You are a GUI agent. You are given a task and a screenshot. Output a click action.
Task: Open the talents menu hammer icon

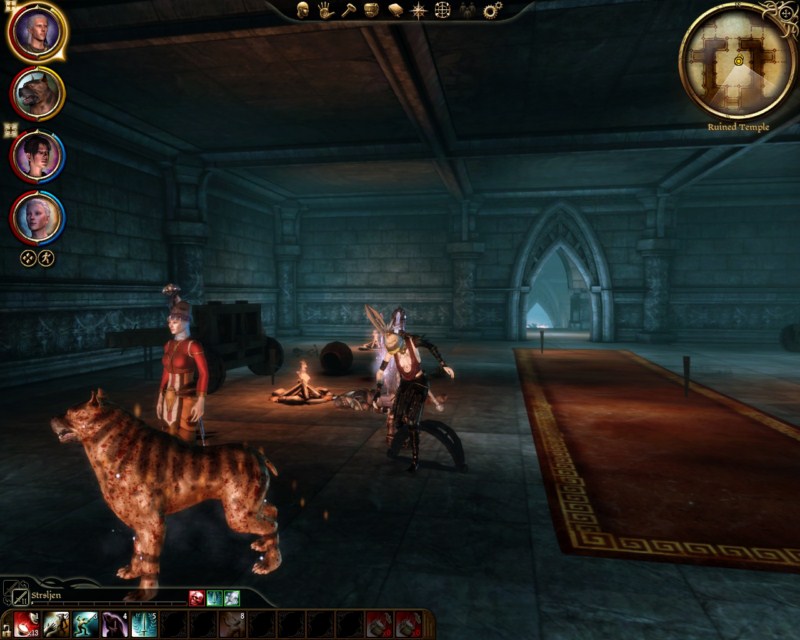pos(348,10)
